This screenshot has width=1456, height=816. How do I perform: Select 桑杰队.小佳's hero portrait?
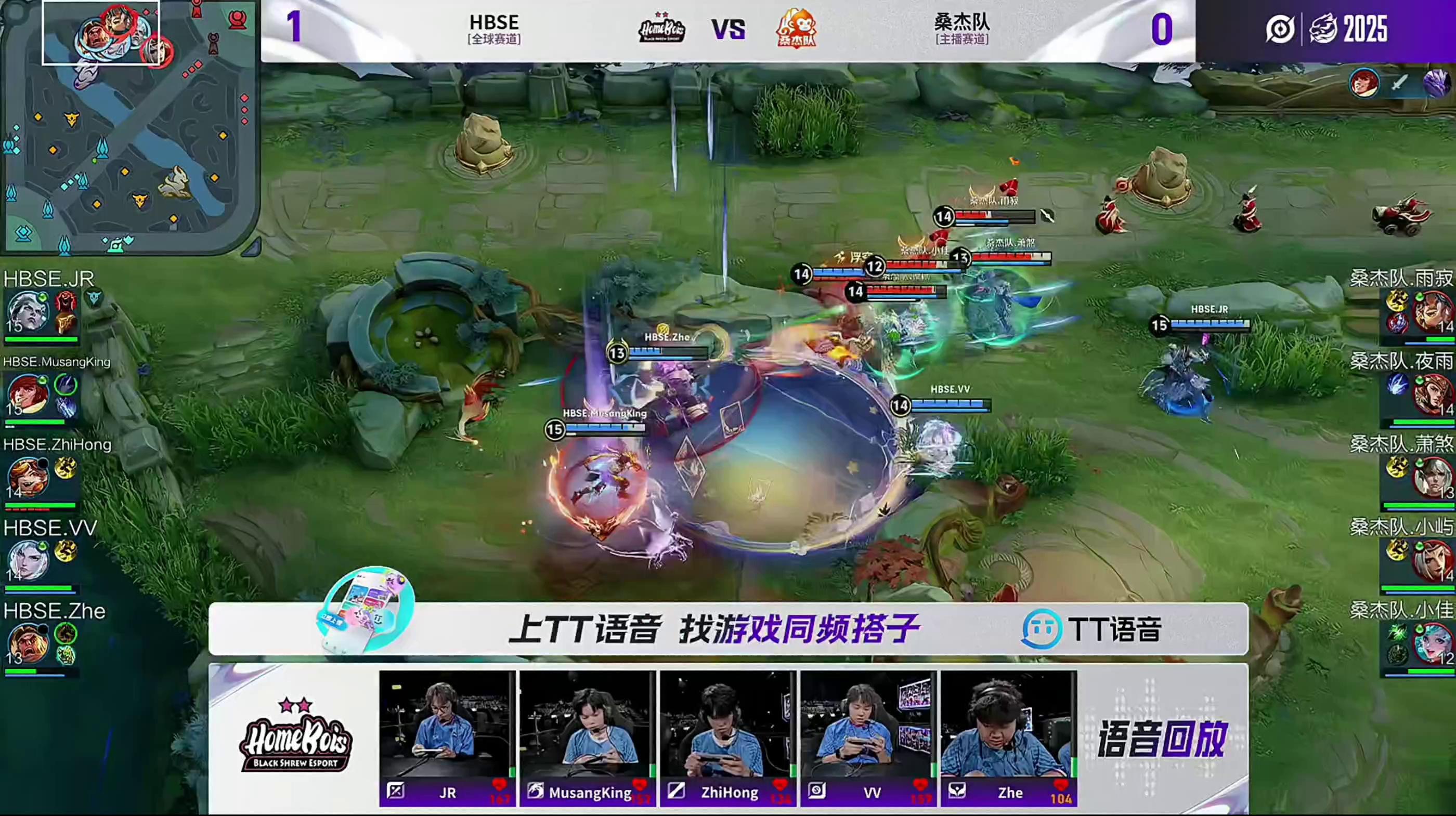(1432, 643)
